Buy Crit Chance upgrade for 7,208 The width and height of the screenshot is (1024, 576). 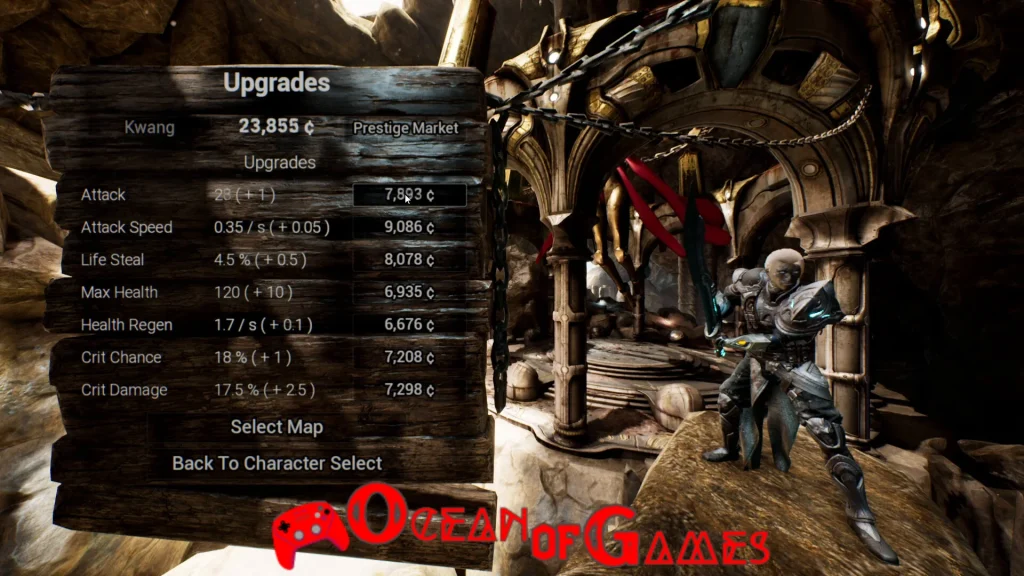[x=410, y=357]
